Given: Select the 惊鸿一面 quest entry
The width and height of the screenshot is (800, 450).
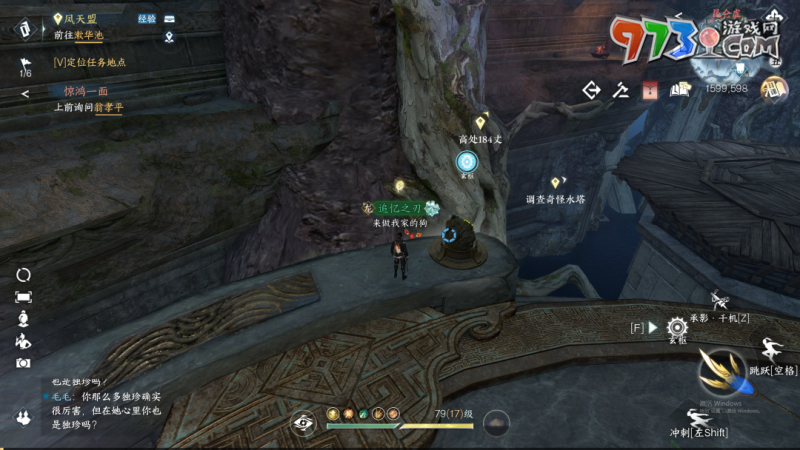Looking at the screenshot, I should coord(86,91).
